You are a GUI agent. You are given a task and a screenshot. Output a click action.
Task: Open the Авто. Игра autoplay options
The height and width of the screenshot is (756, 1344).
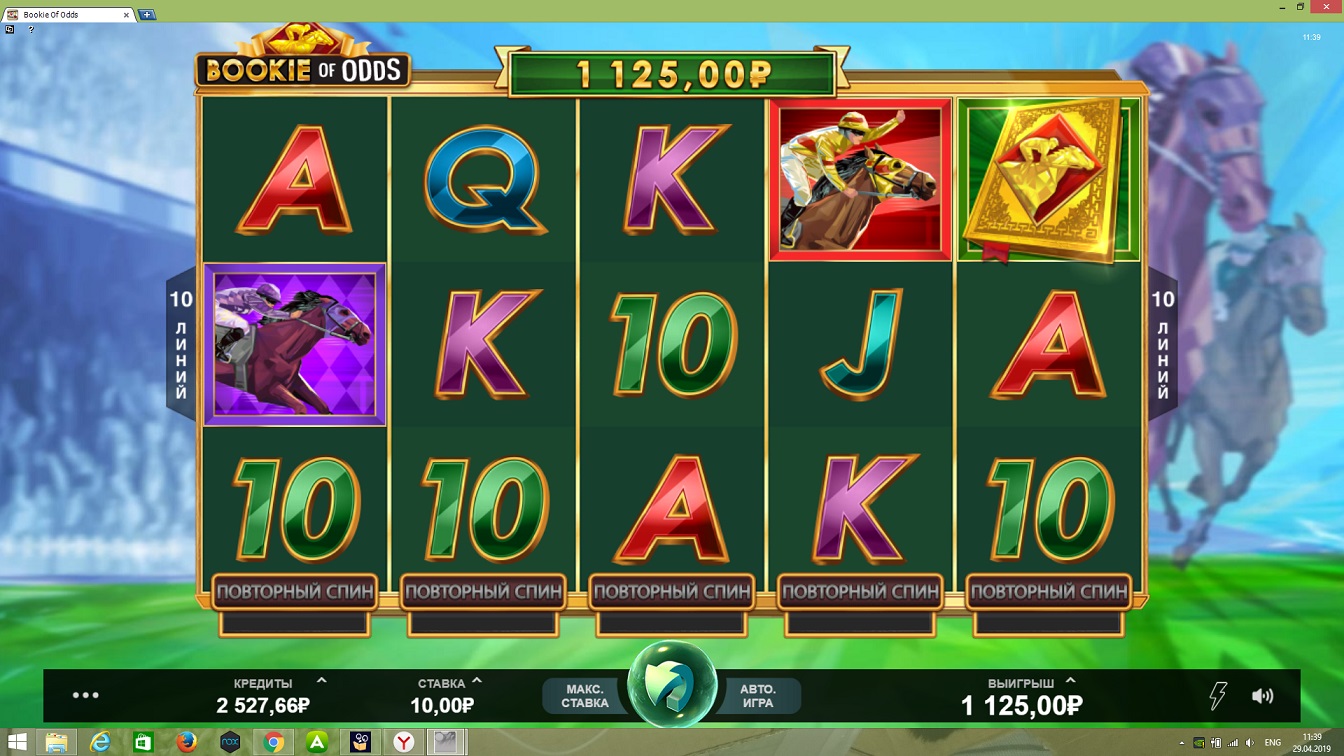758,696
